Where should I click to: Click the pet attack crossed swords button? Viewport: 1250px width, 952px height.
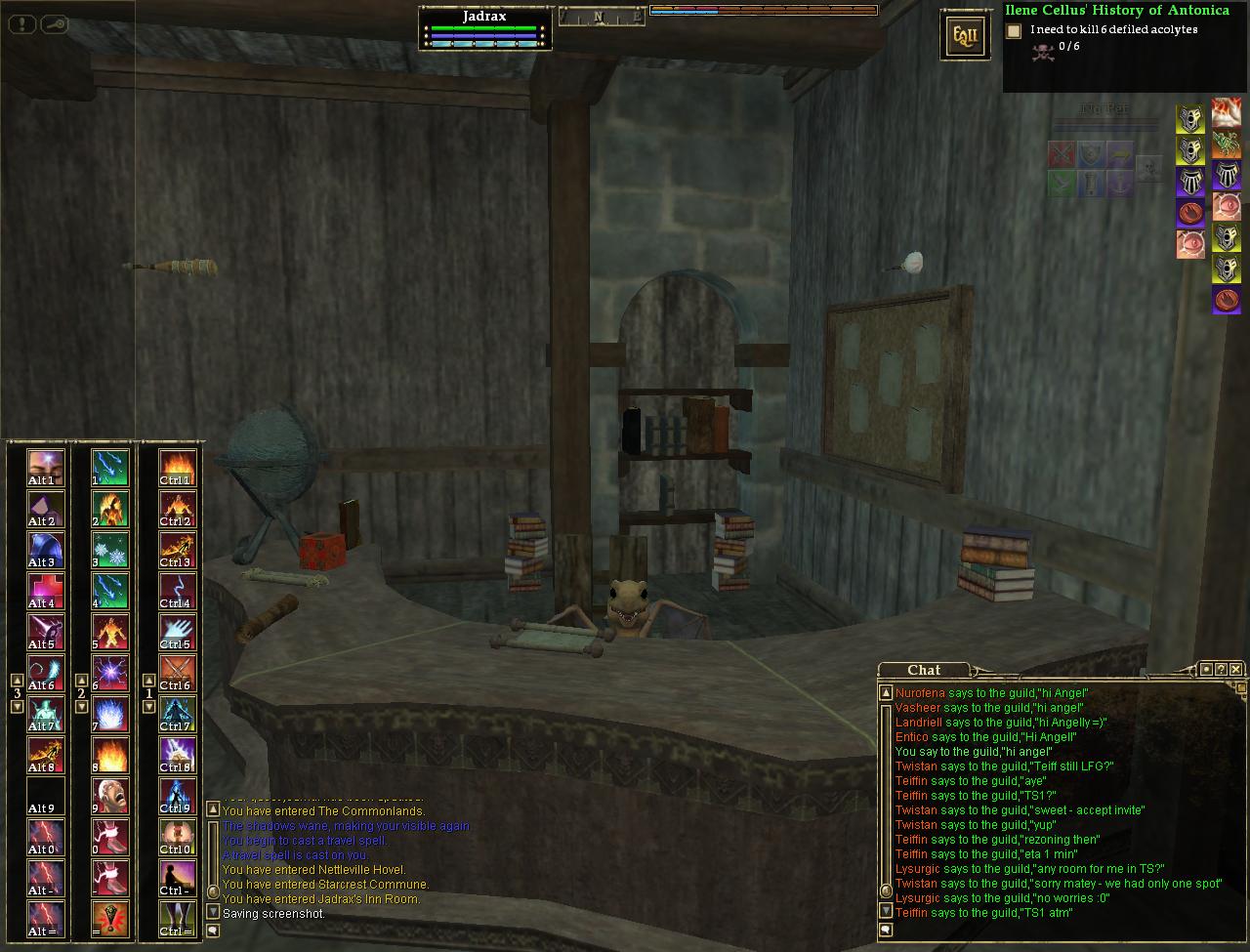click(x=1062, y=154)
